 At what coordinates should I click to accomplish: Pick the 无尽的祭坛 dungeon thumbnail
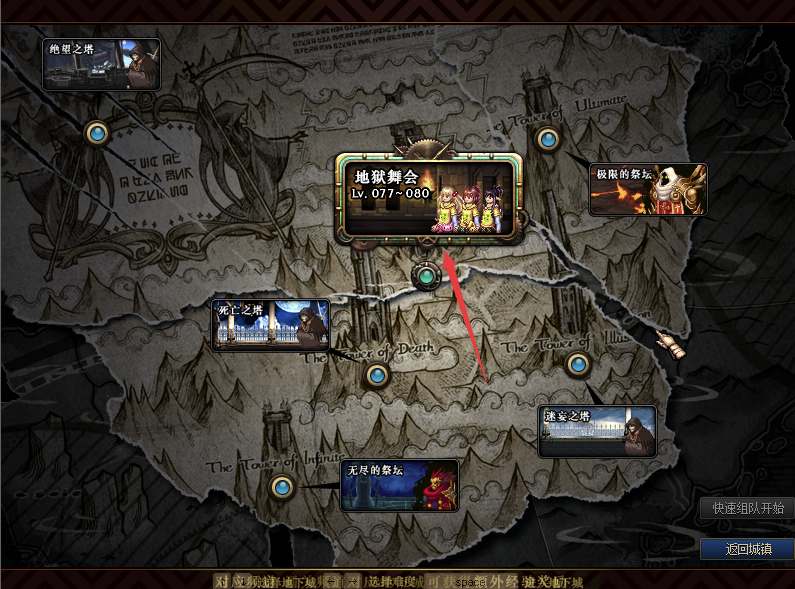(399, 485)
